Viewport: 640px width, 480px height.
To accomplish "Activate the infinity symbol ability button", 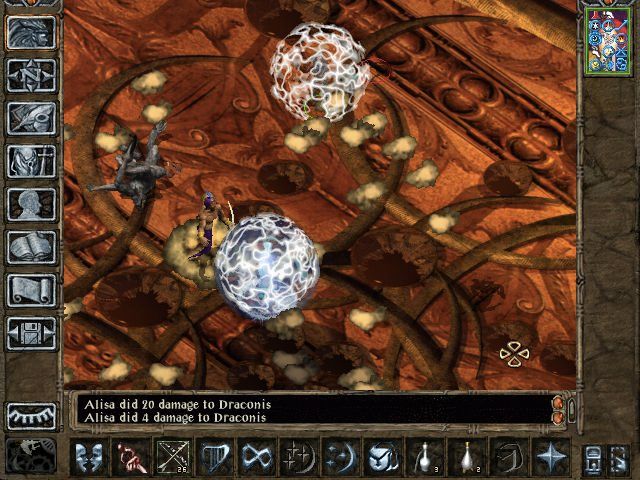I will point(256,457).
